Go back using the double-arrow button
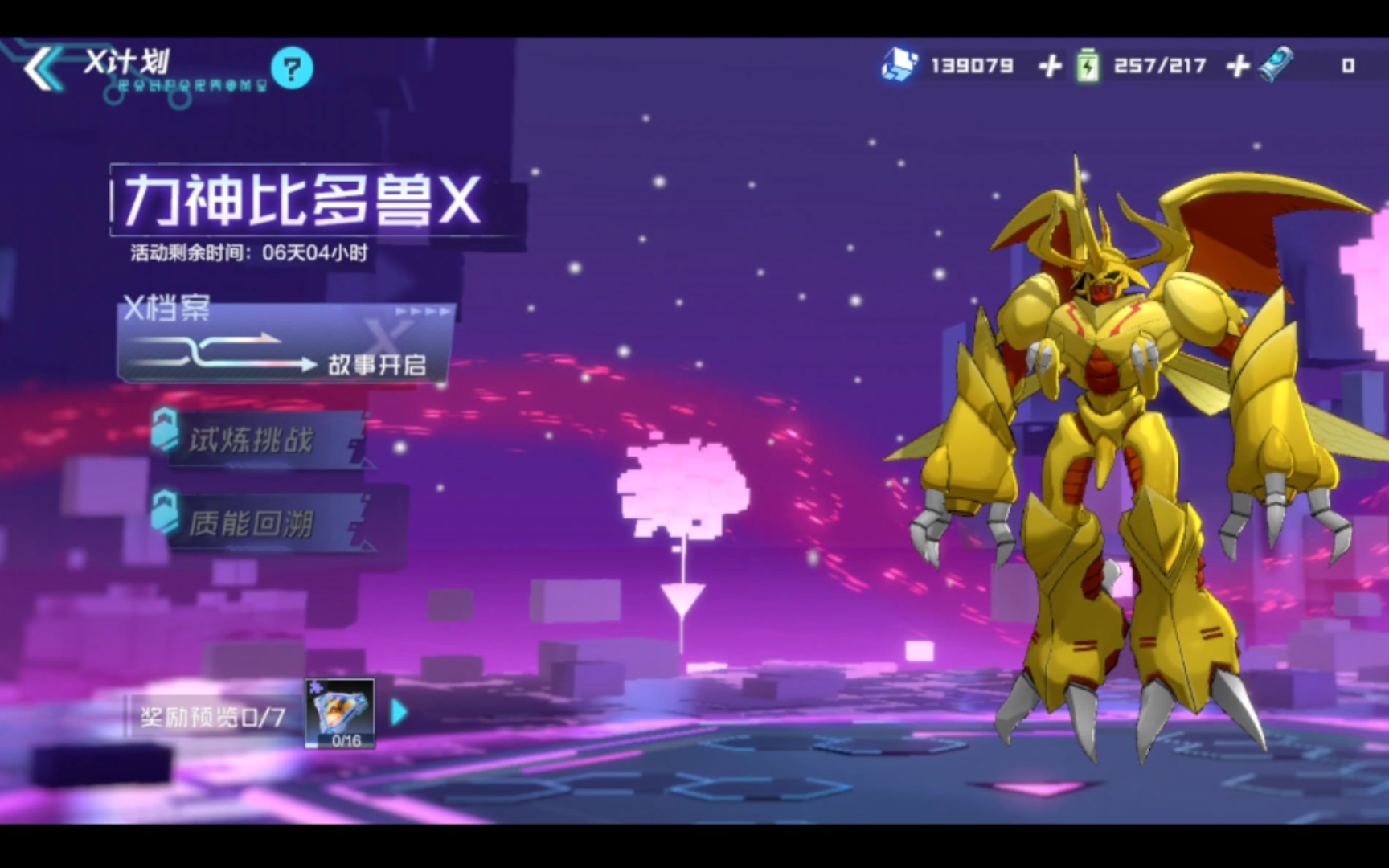The height and width of the screenshot is (868, 1389). point(42,68)
